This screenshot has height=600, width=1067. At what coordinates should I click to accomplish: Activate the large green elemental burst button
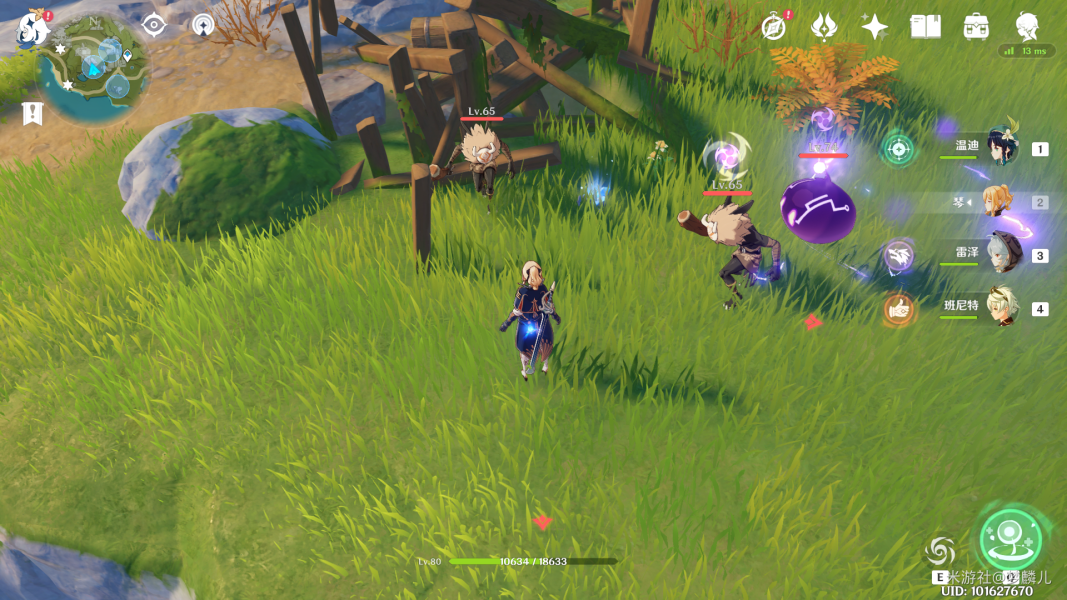[x=1010, y=540]
